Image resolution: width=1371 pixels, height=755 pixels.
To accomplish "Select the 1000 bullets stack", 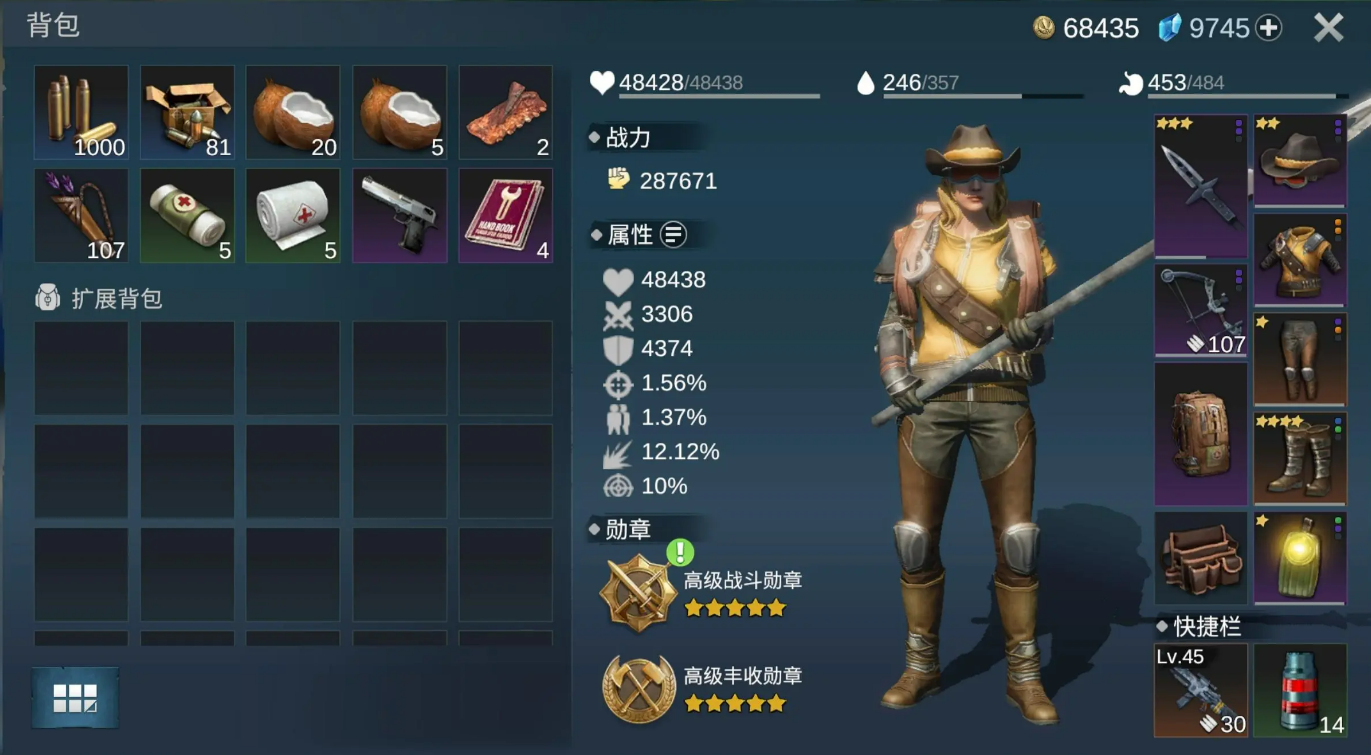I will tap(81, 112).
